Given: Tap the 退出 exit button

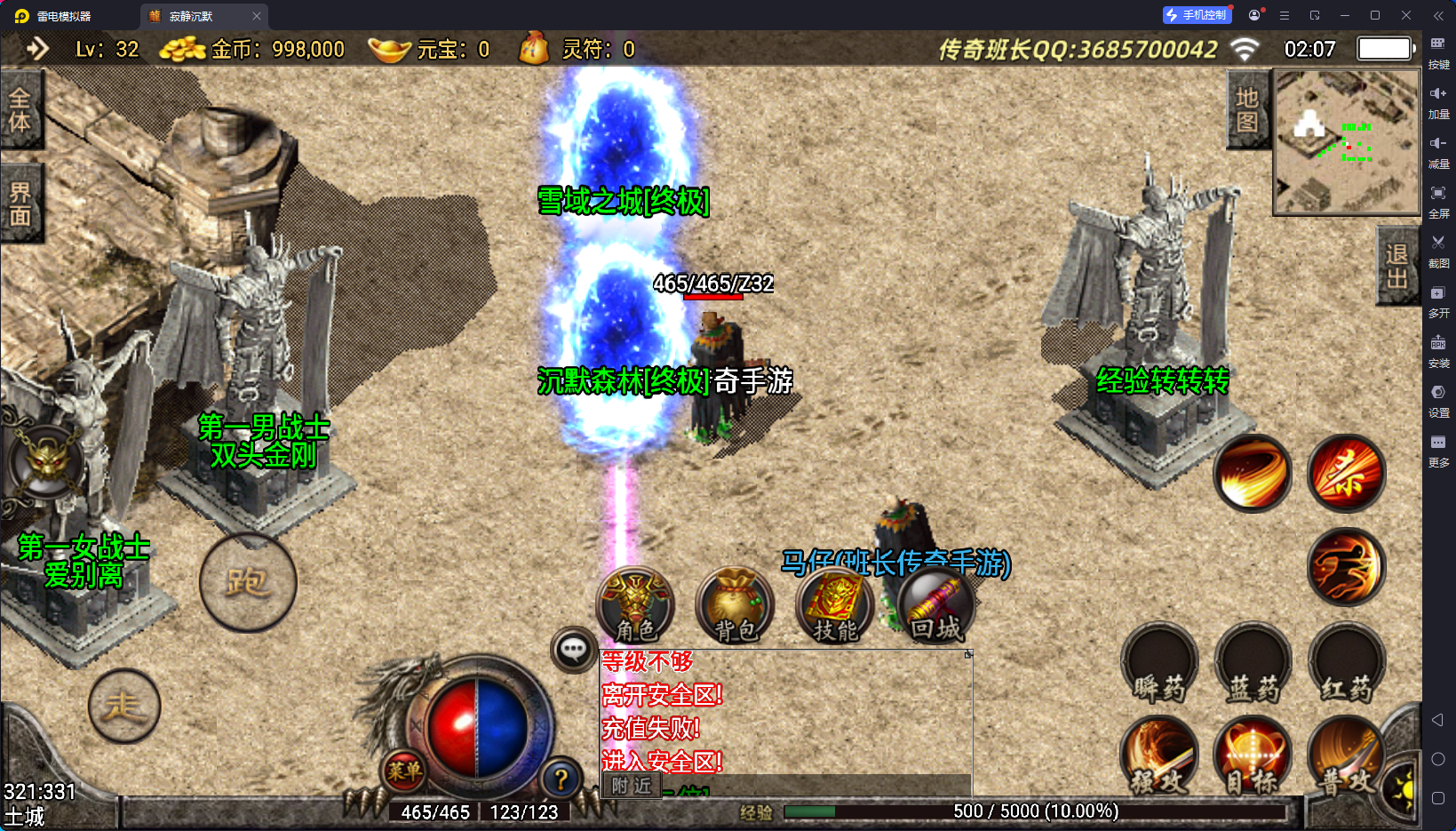Looking at the screenshot, I should [x=1396, y=266].
